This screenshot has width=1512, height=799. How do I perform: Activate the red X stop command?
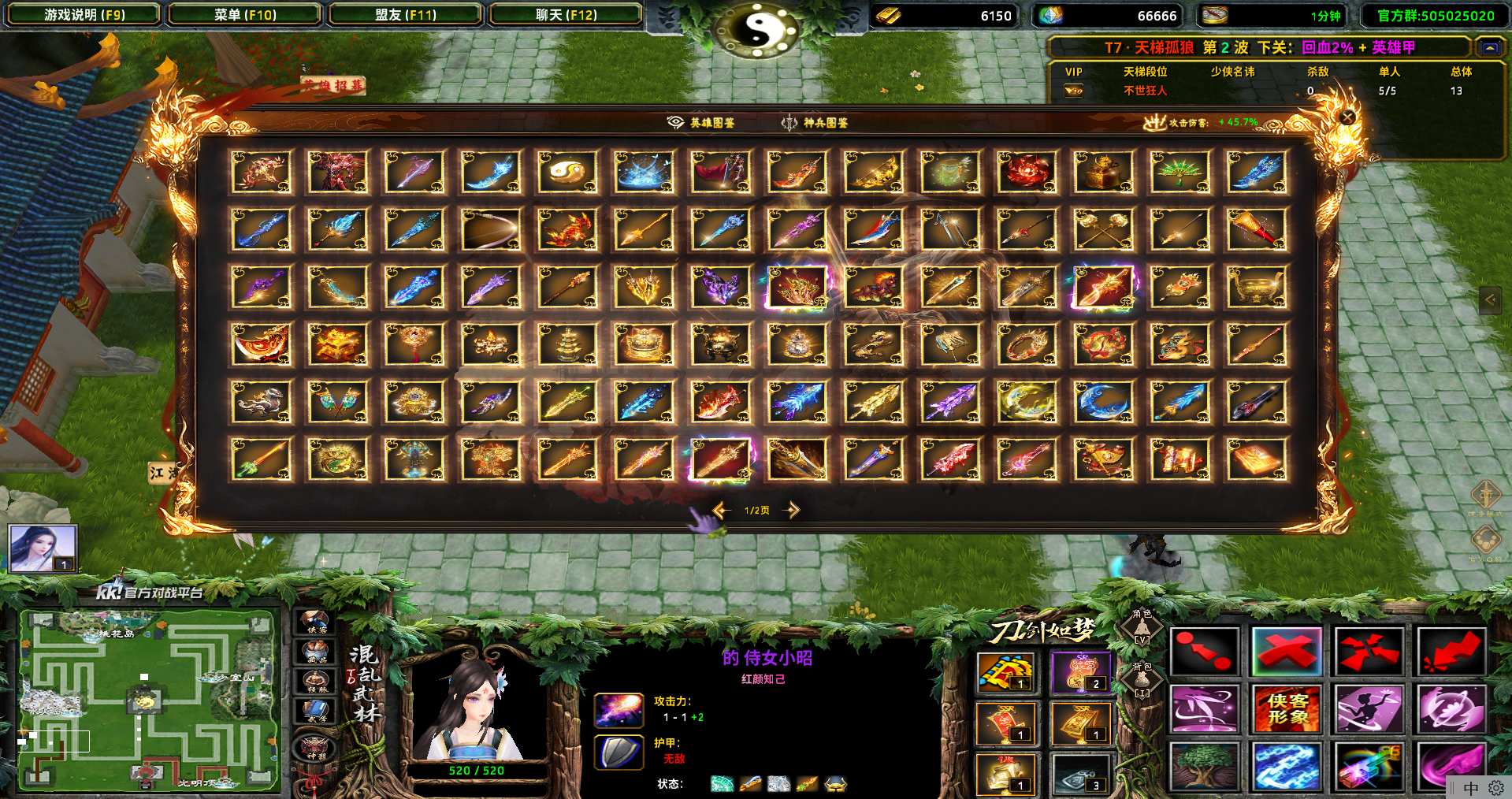(1286, 652)
